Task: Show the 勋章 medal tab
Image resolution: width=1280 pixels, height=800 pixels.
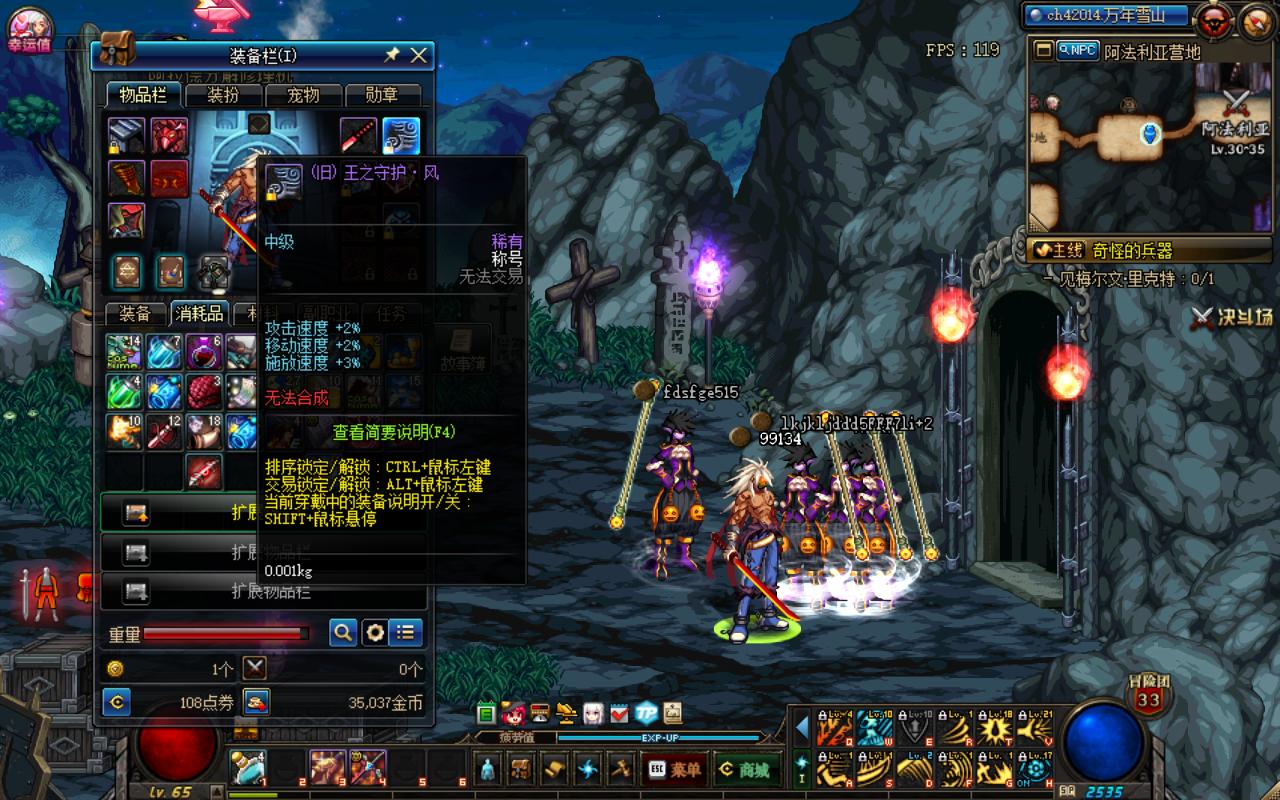Action: pos(381,95)
